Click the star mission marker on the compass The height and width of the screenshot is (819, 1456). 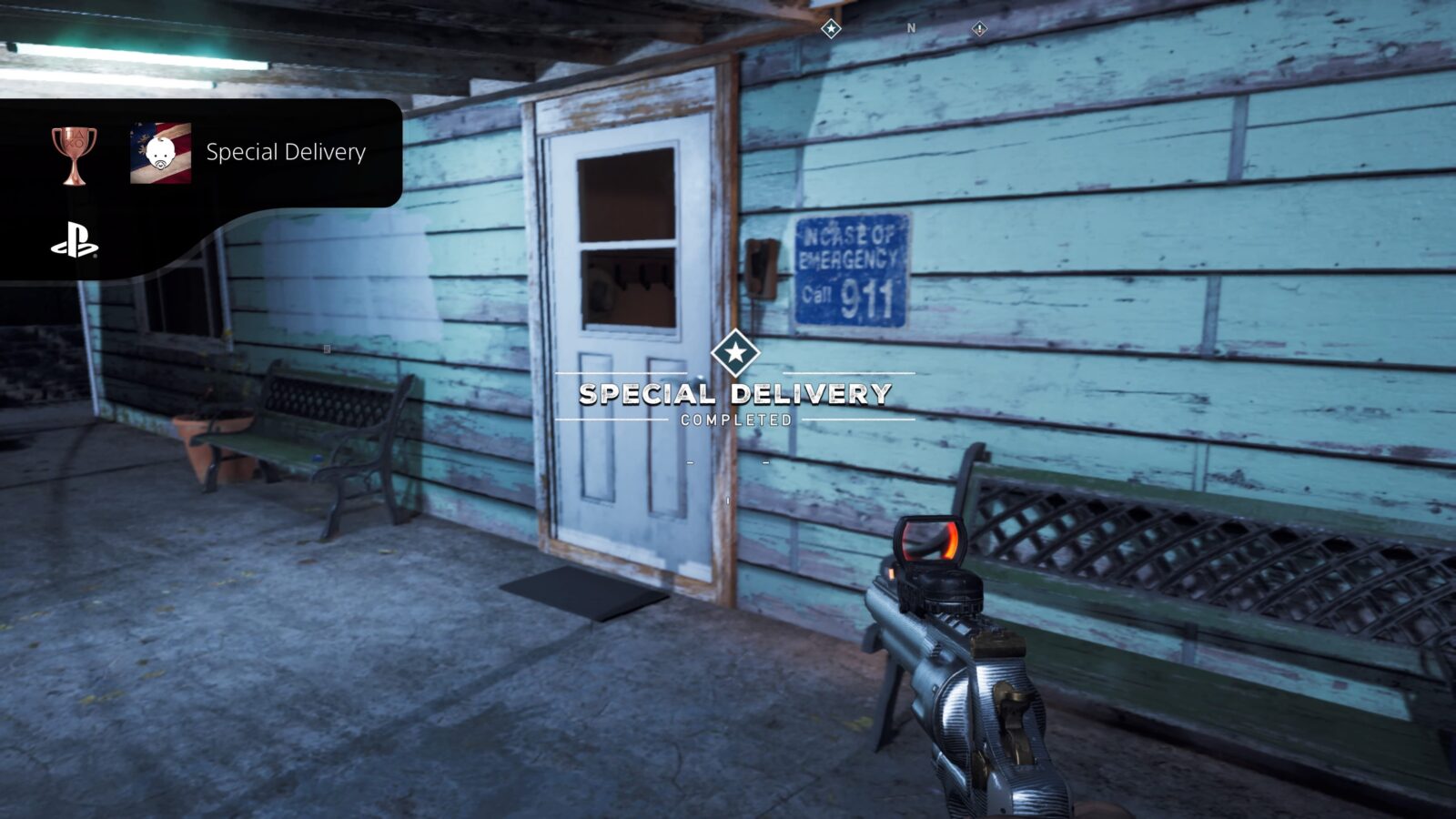point(831,29)
